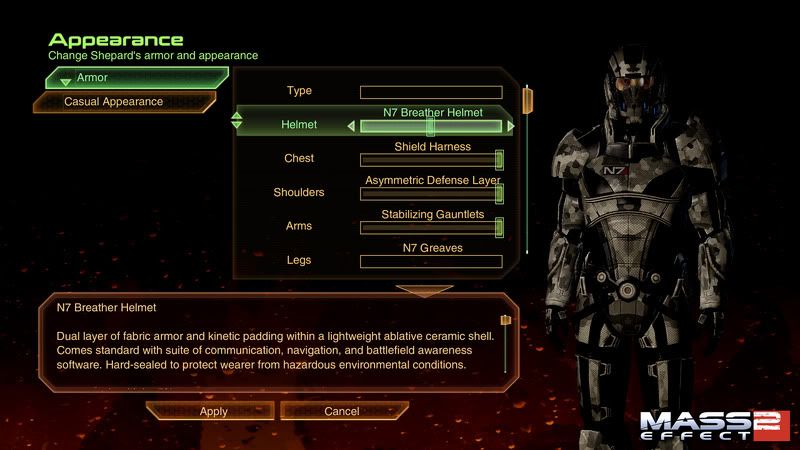Apply the armor changes

point(213,411)
